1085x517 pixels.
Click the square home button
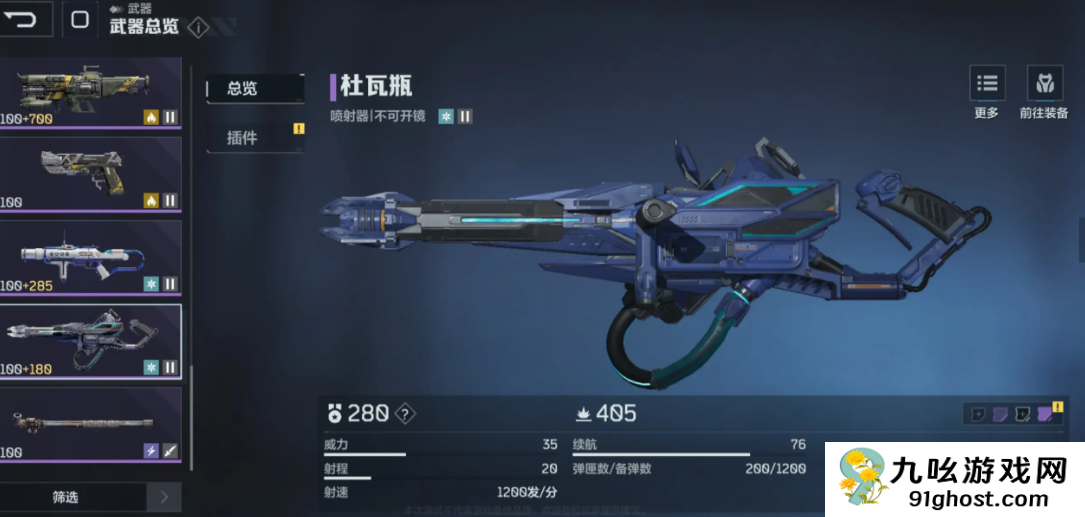(80, 19)
